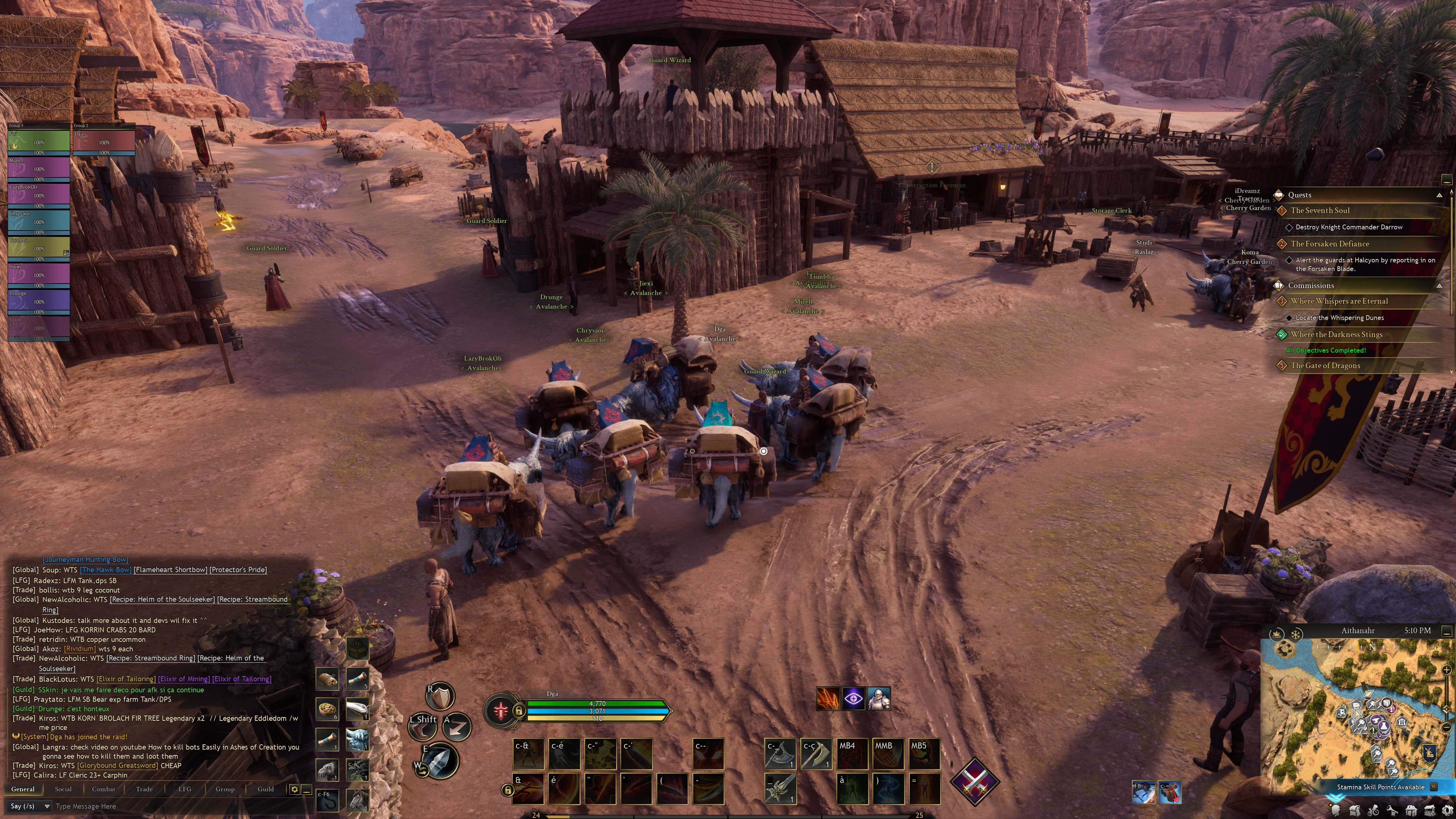Minimize the Aithanahr minimap panel
The image size is (1456, 819).
point(1447,630)
